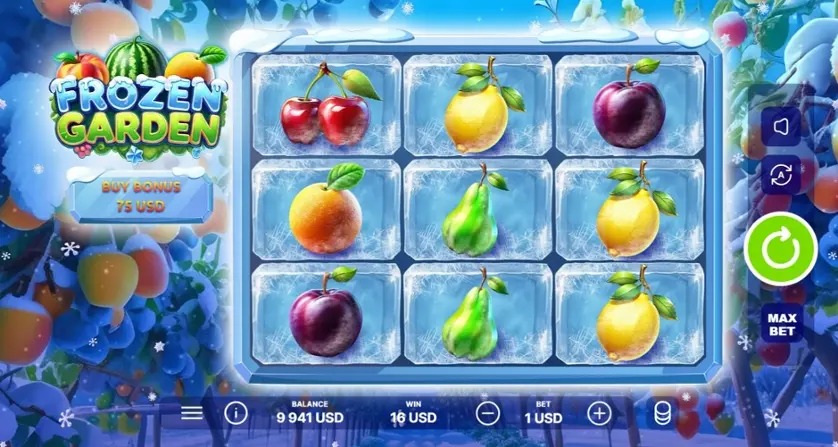838x447 pixels.
Task: Spin the reels with the green button
Action: coord(781,248)
